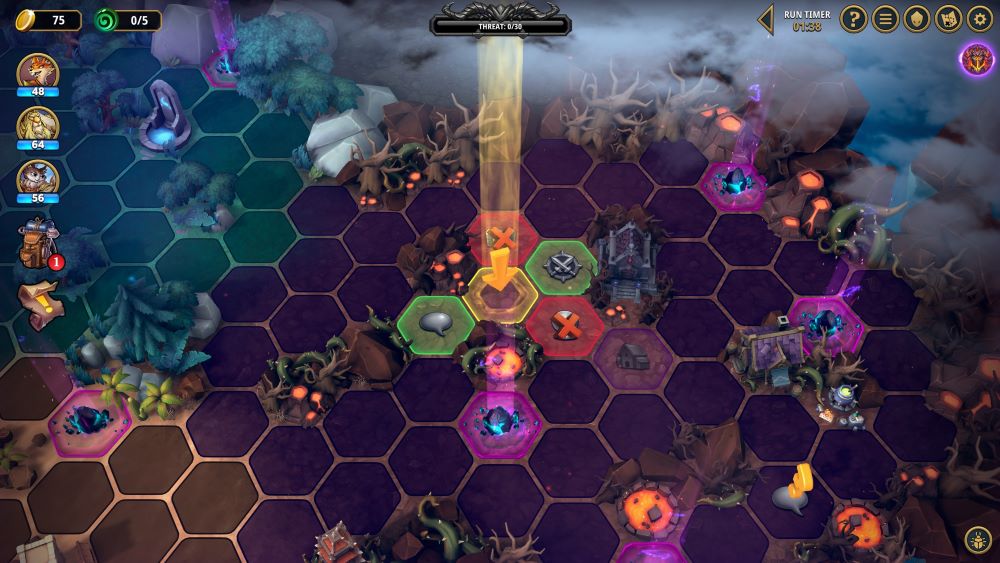
Task: Open the help question mark button
Action: click(x=853, y=18)
